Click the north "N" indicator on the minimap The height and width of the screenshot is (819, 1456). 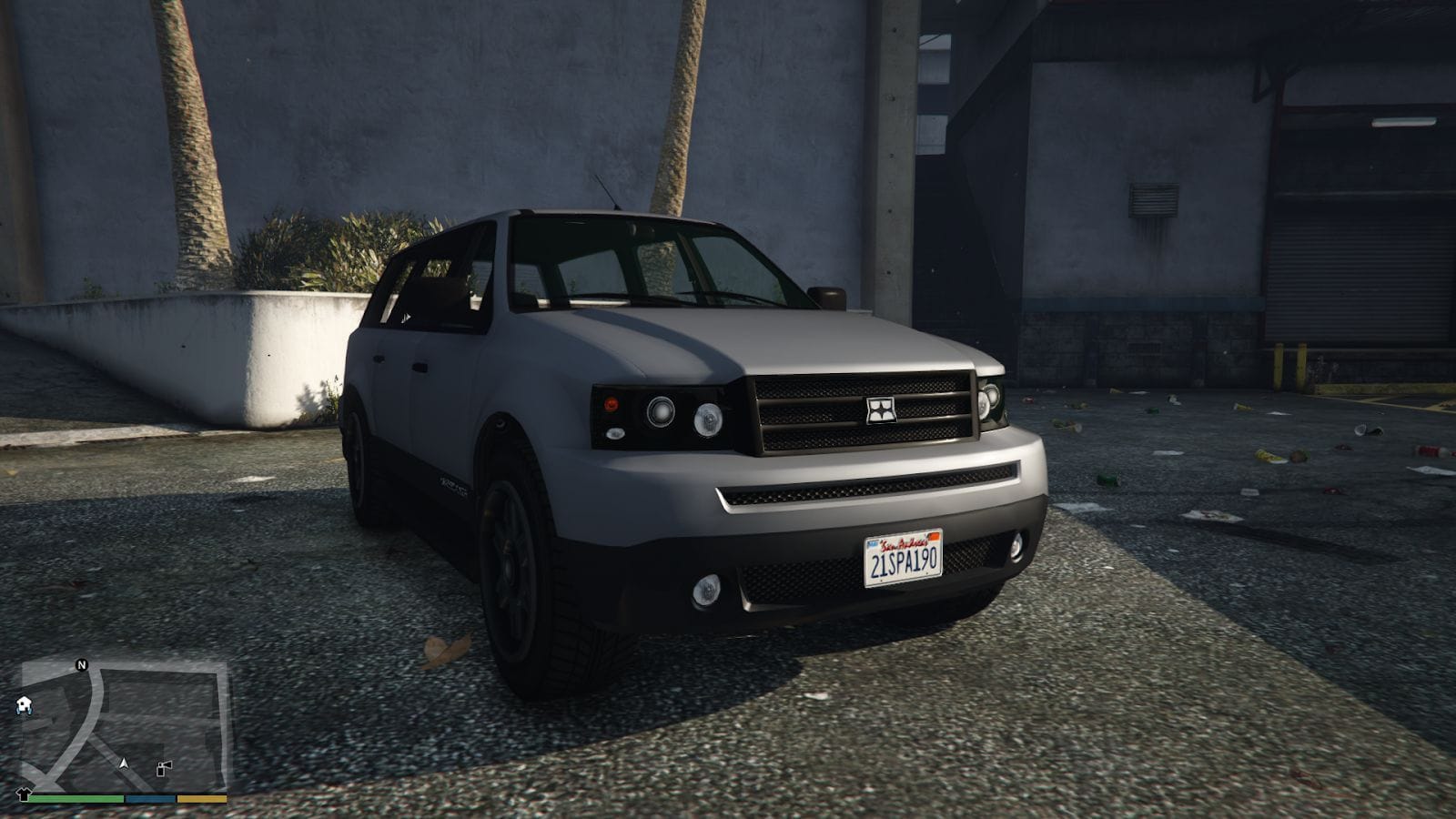(82, 664)
